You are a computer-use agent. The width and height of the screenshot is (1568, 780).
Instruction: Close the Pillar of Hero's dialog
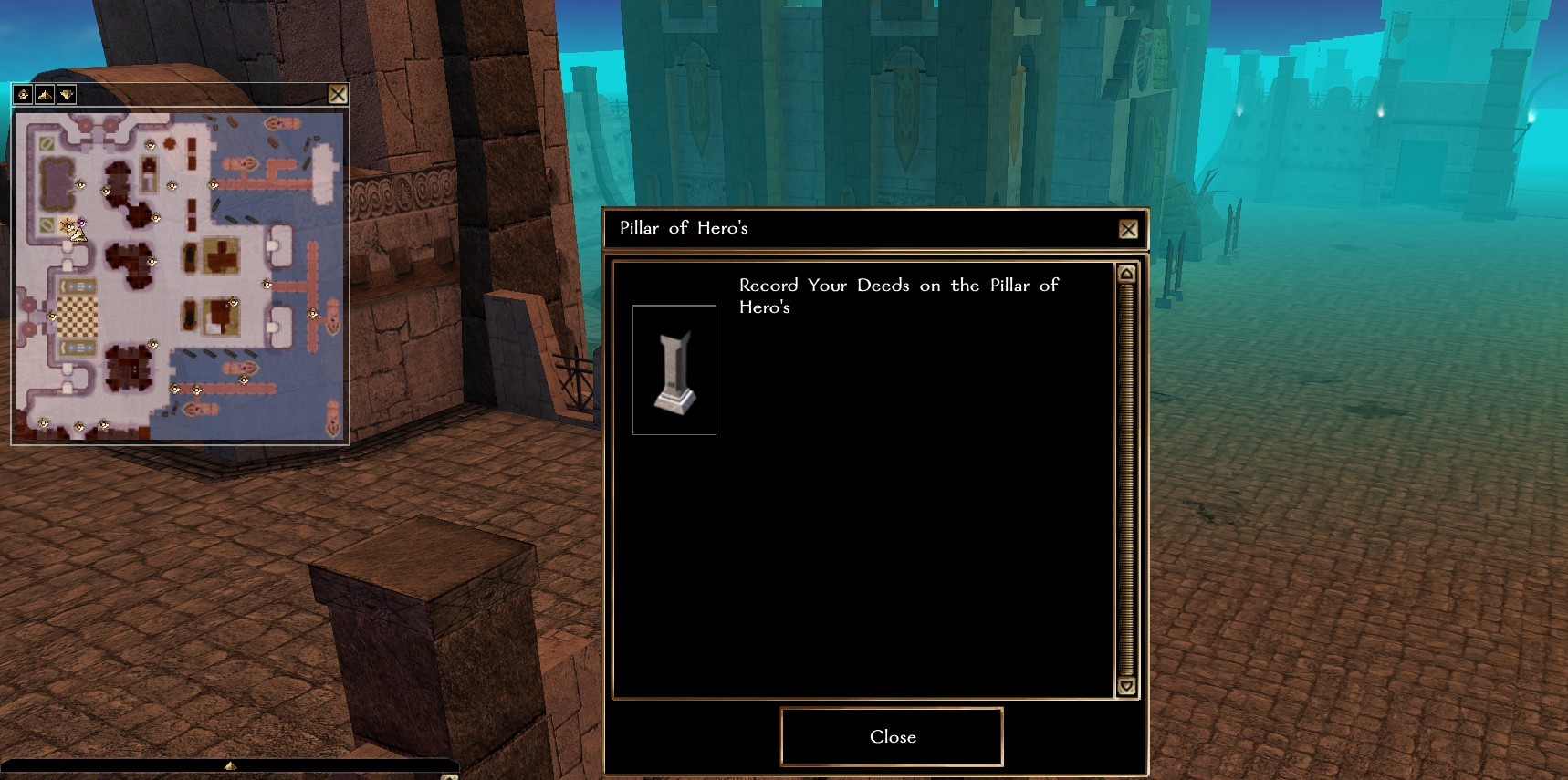tap(1128, 229)
